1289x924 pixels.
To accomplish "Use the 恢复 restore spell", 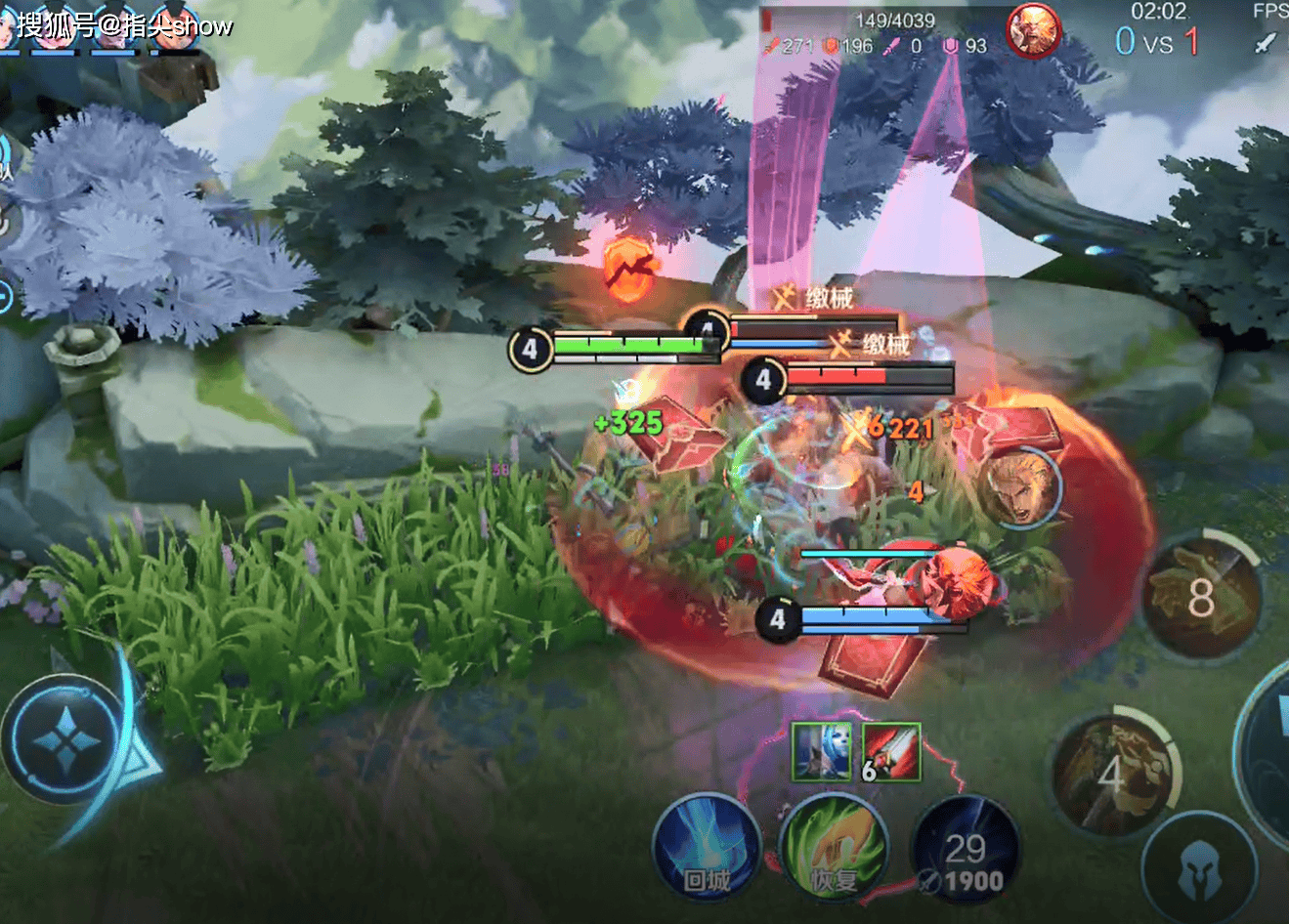I will tap(835, 848).
